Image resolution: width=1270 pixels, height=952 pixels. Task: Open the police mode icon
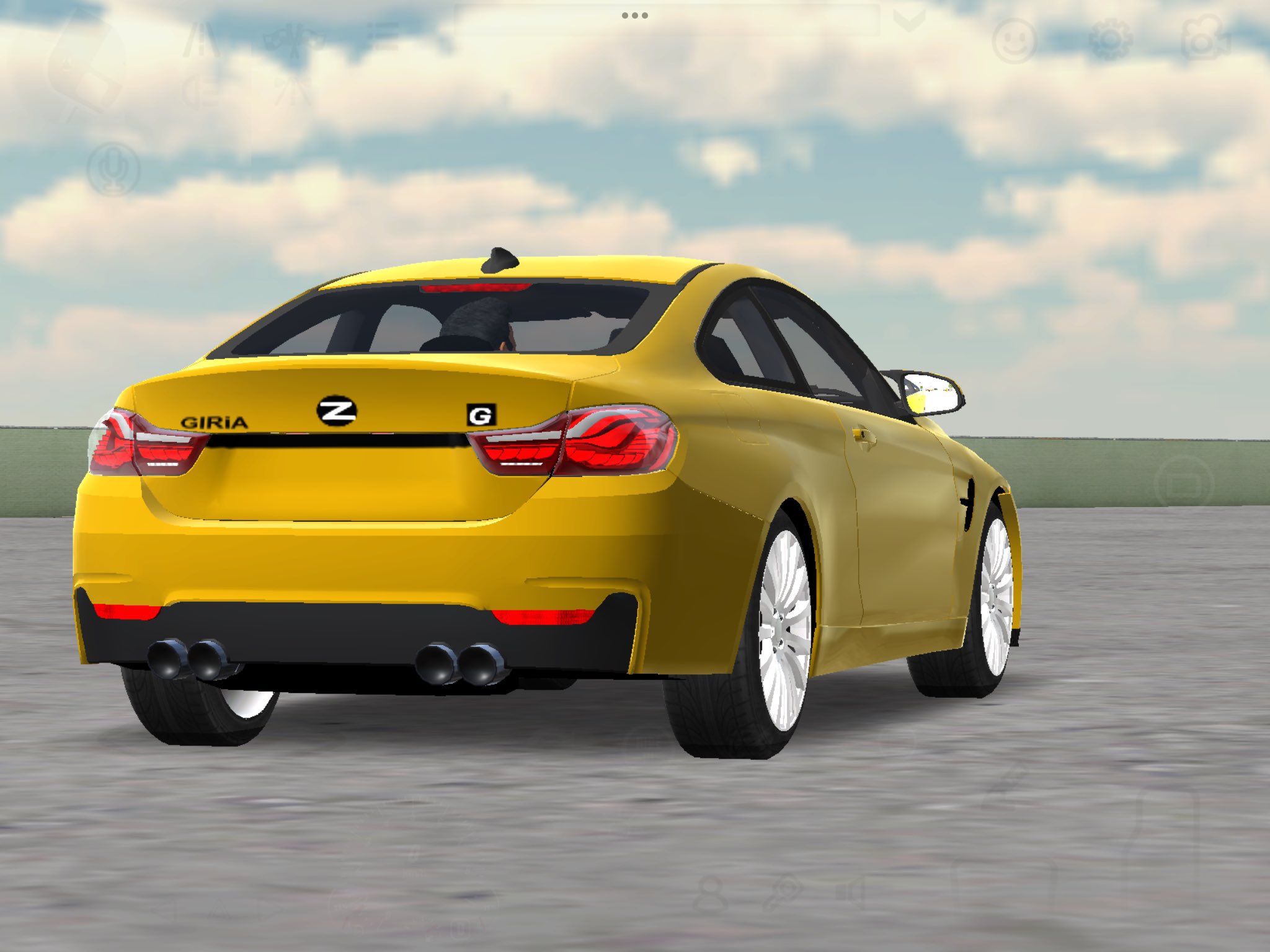point(291,93)
